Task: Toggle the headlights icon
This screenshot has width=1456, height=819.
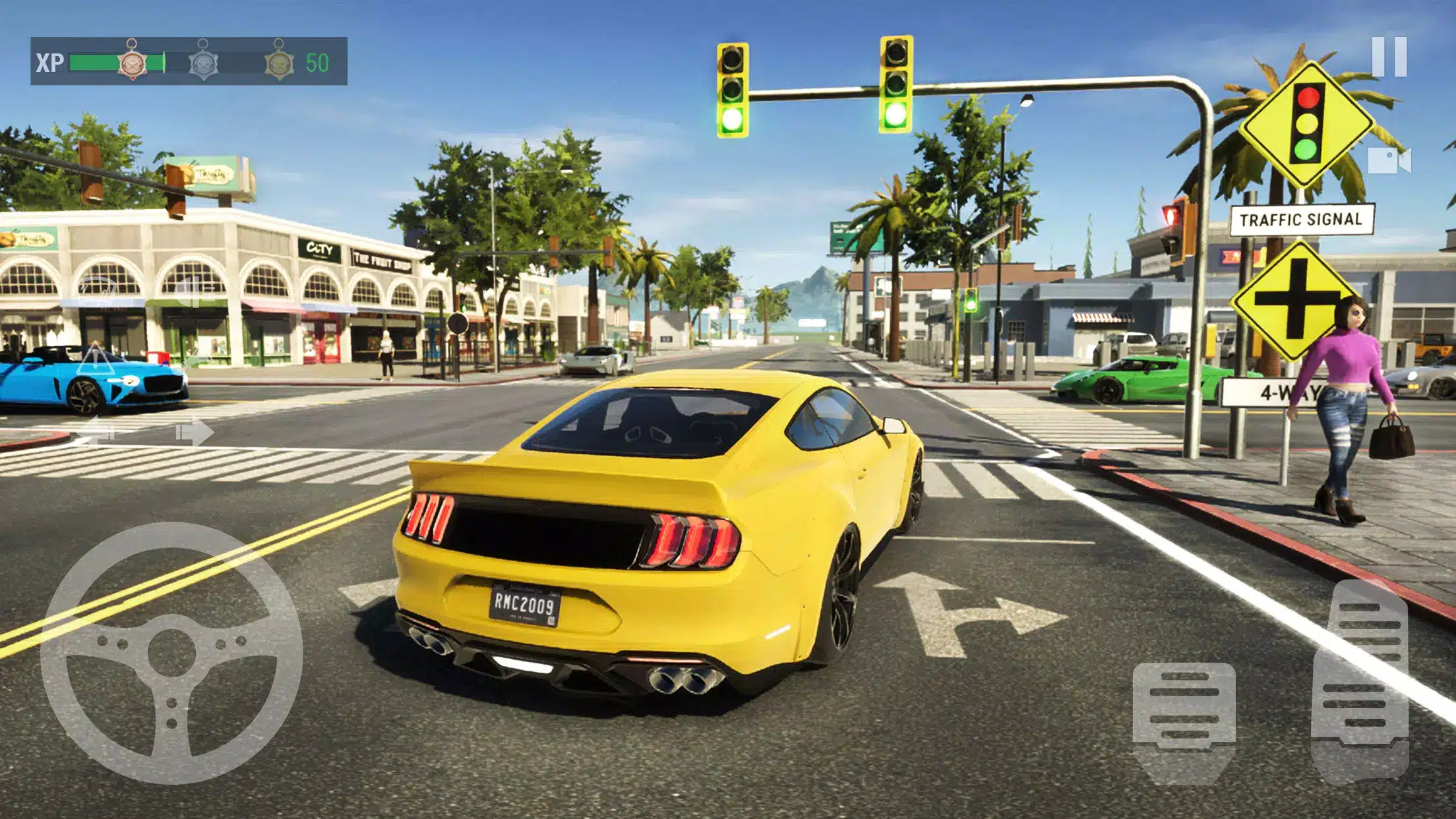Action: (195, 292)
